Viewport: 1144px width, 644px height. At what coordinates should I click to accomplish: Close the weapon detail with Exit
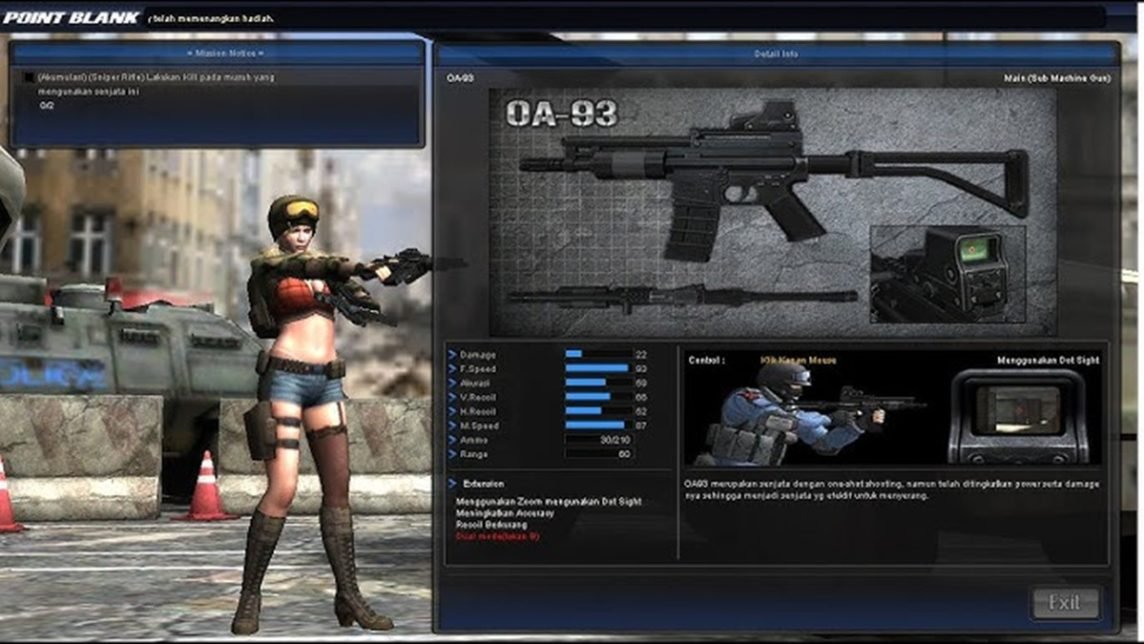pyautogui.click(x=1065, y=603)
